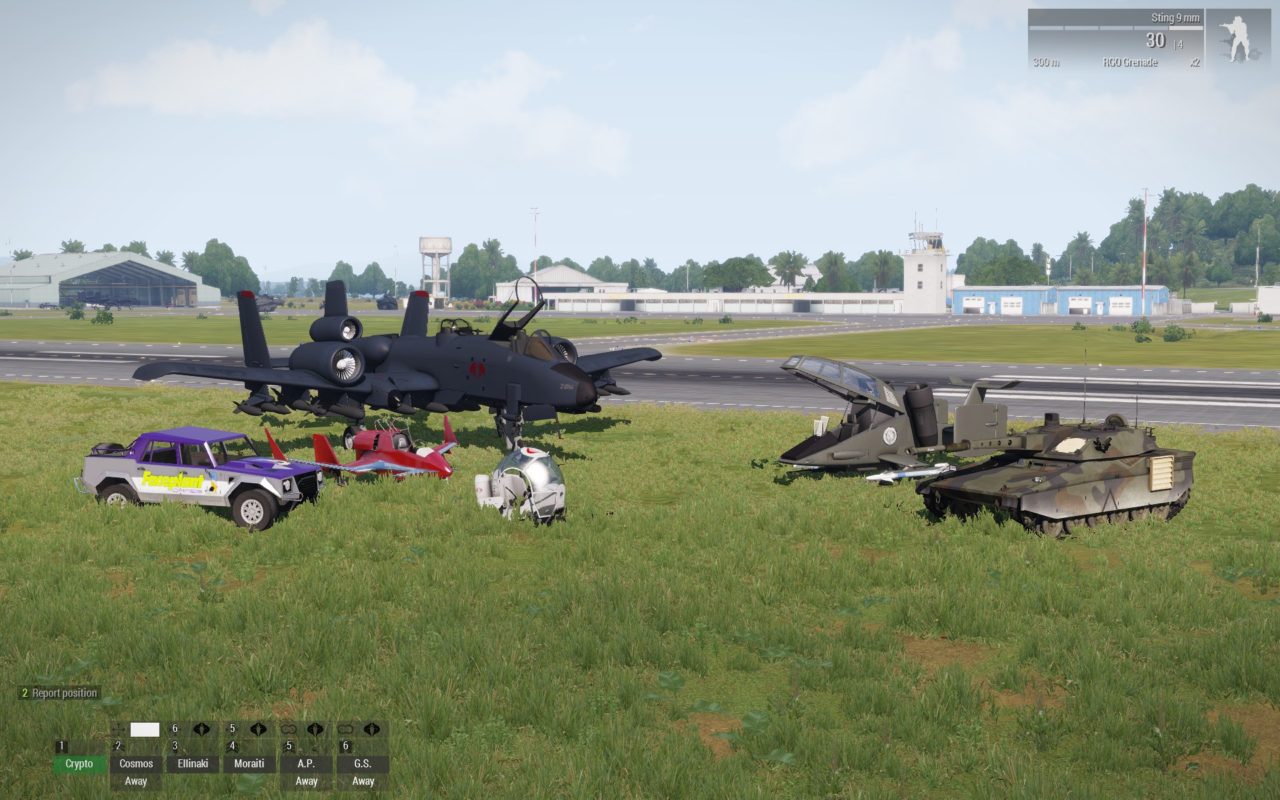This screenshot has height=800, width=1280.
Task: Toggle selection of unit 6 G.S.
Action: (x=362, y=763)
